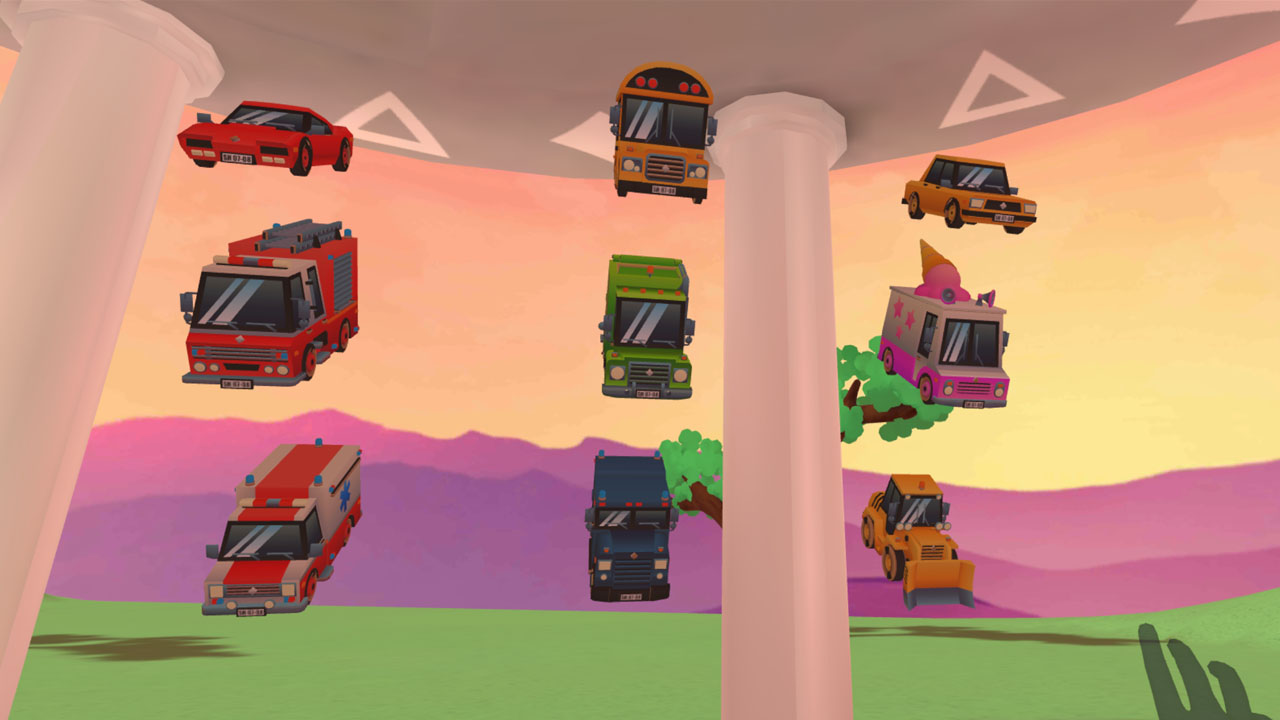This screenshot has height=720, width=1280.
Task: Choose the green garbage truck
Action: 647,326
